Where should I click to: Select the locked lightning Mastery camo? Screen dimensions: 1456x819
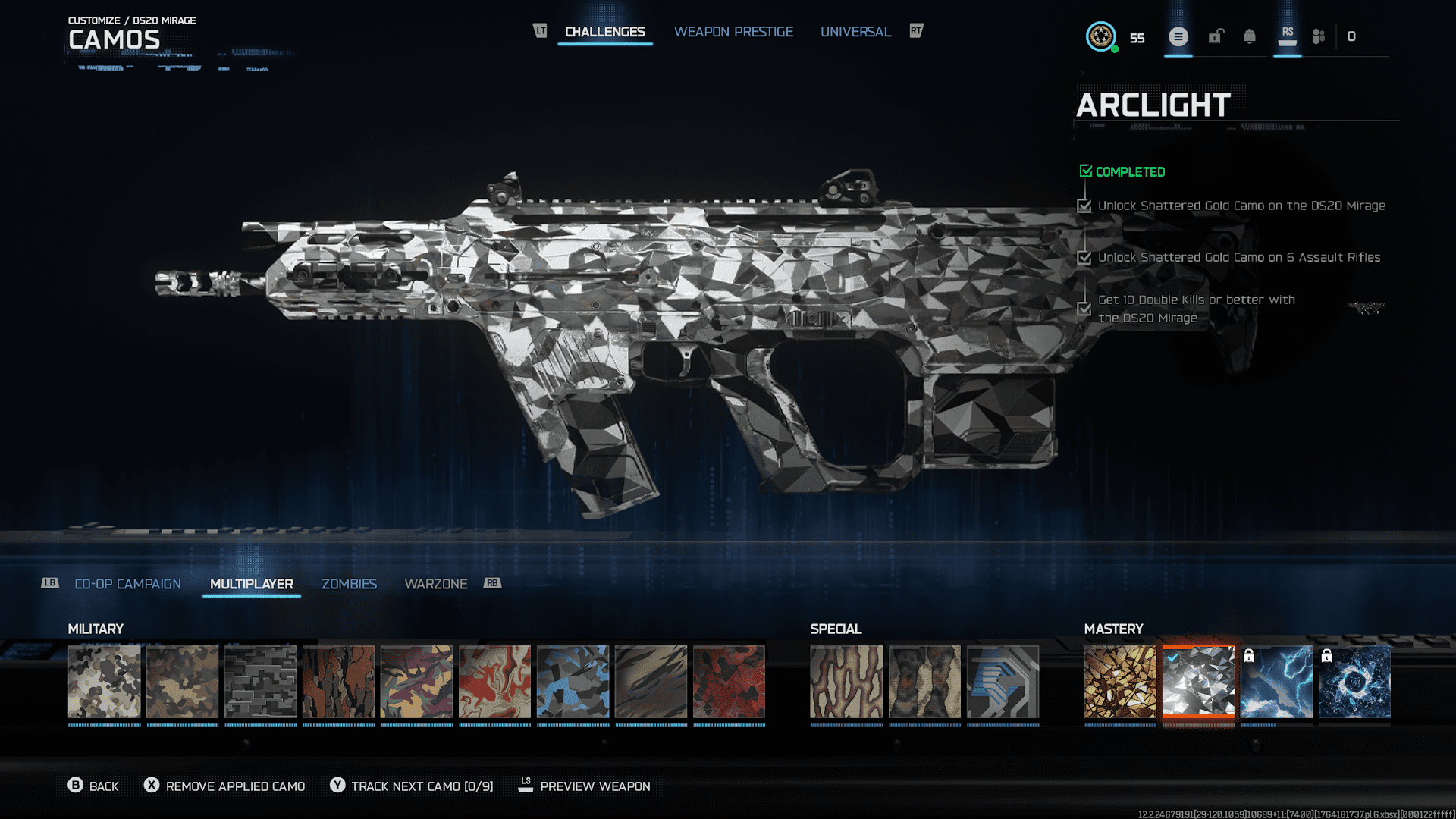point(1279,681)
